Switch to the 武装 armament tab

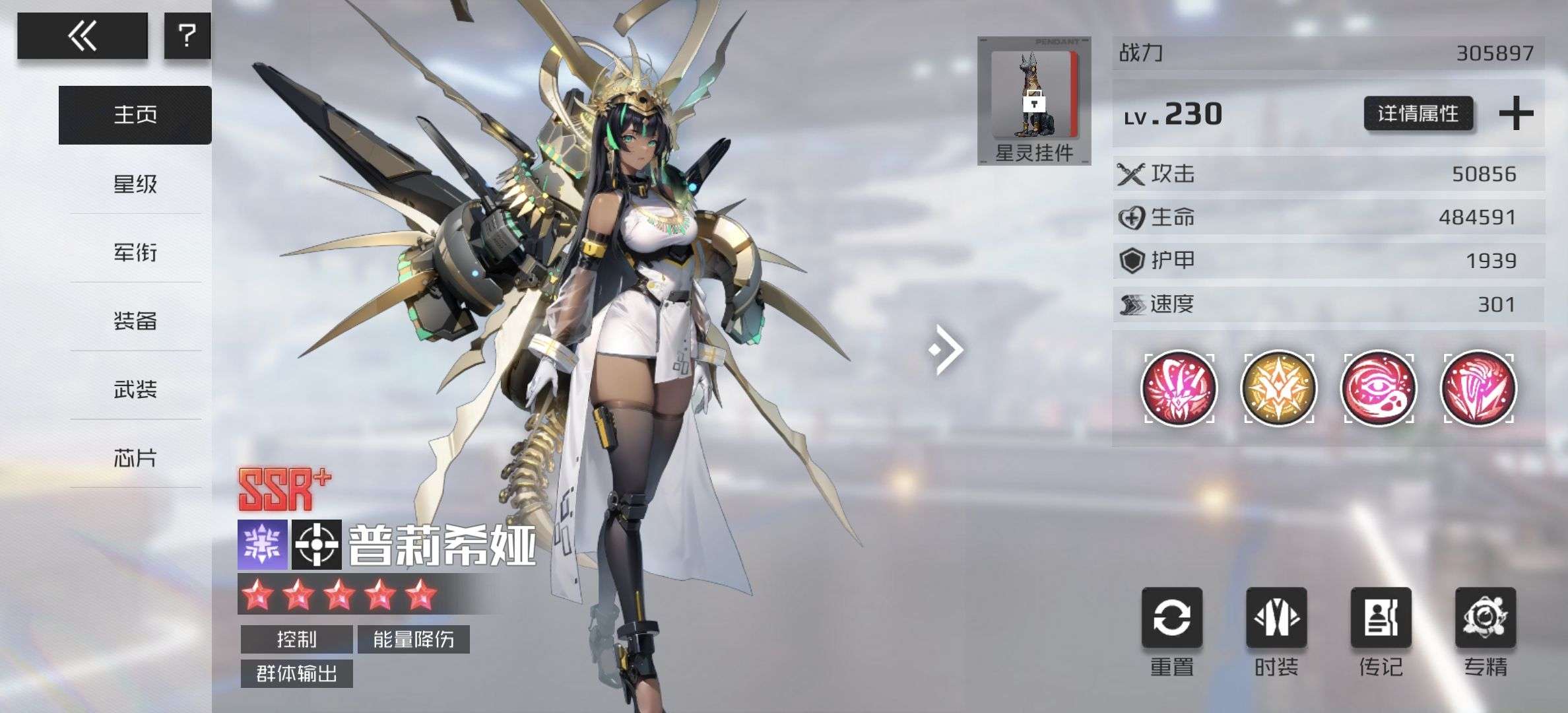click(135, 390)
